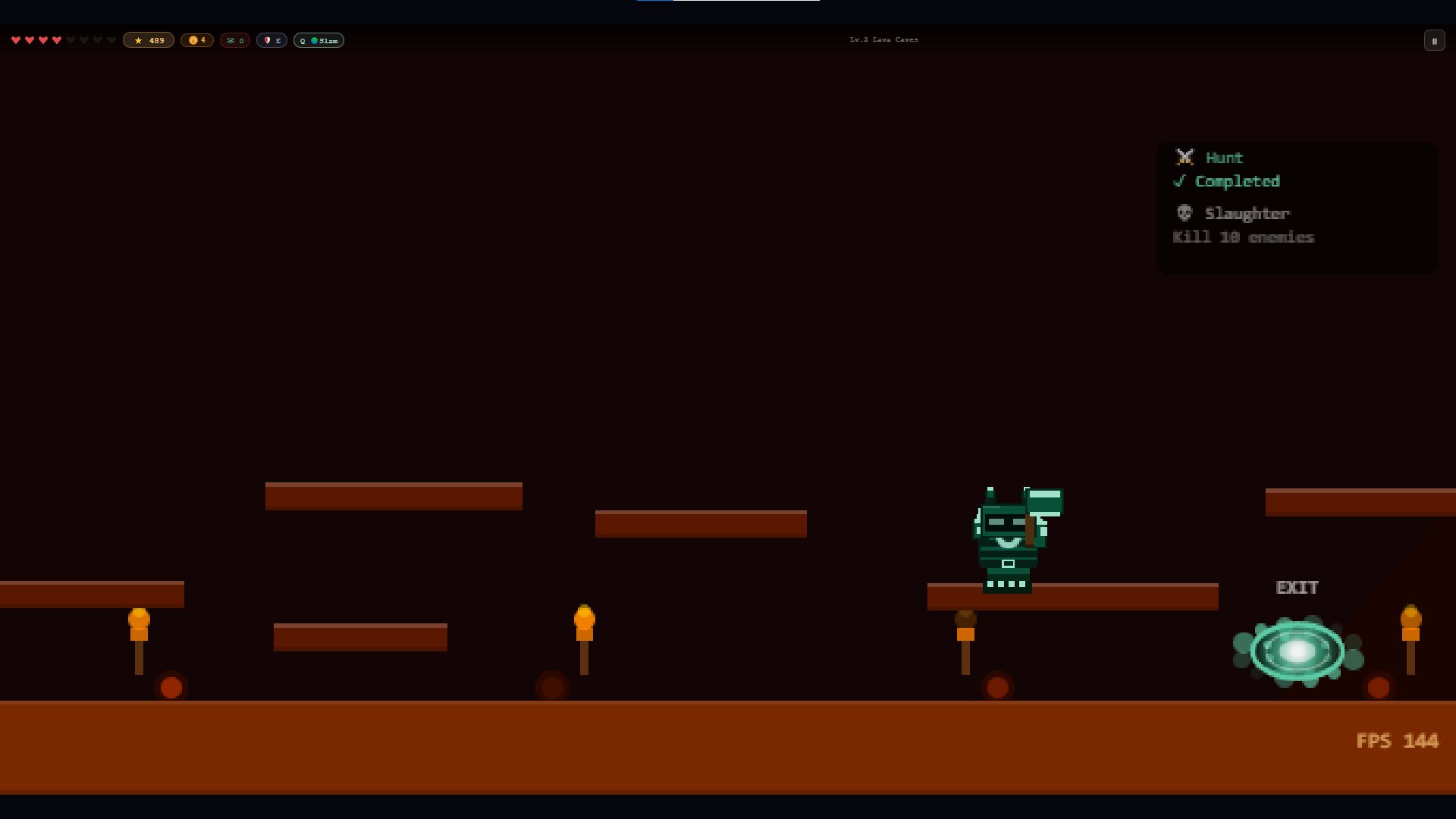Screen dimensions: 1456x819
Task: Toggle the green Completed checkmark under Hunt
Action: click(1180, 181)
